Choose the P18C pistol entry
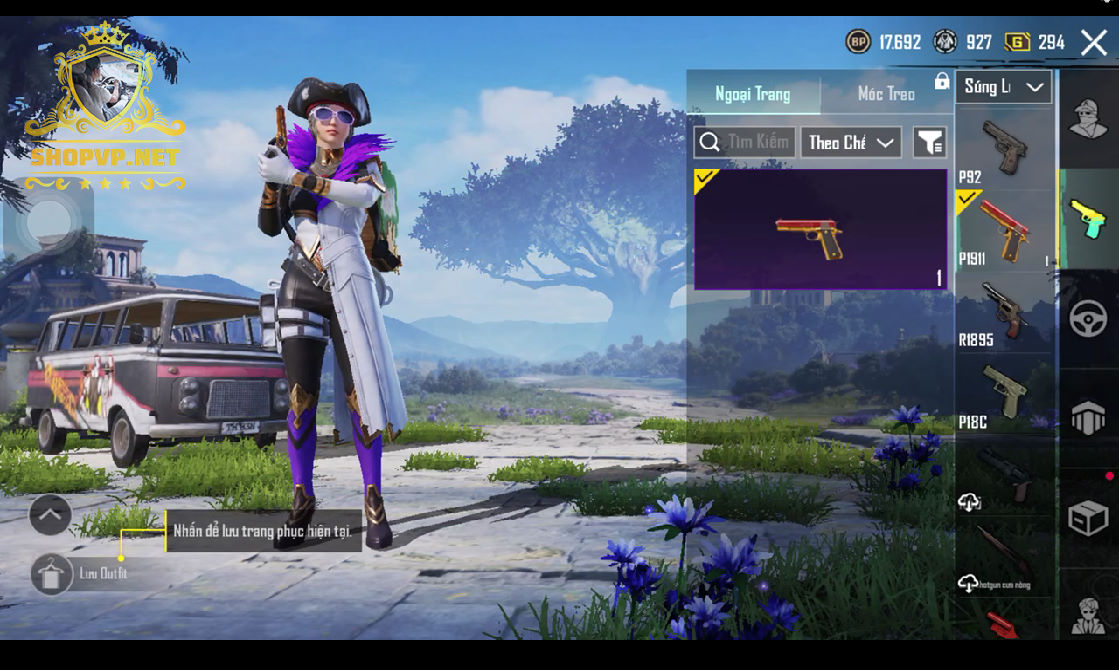This screenshot has height=670, width=1119. point(1003,395)
